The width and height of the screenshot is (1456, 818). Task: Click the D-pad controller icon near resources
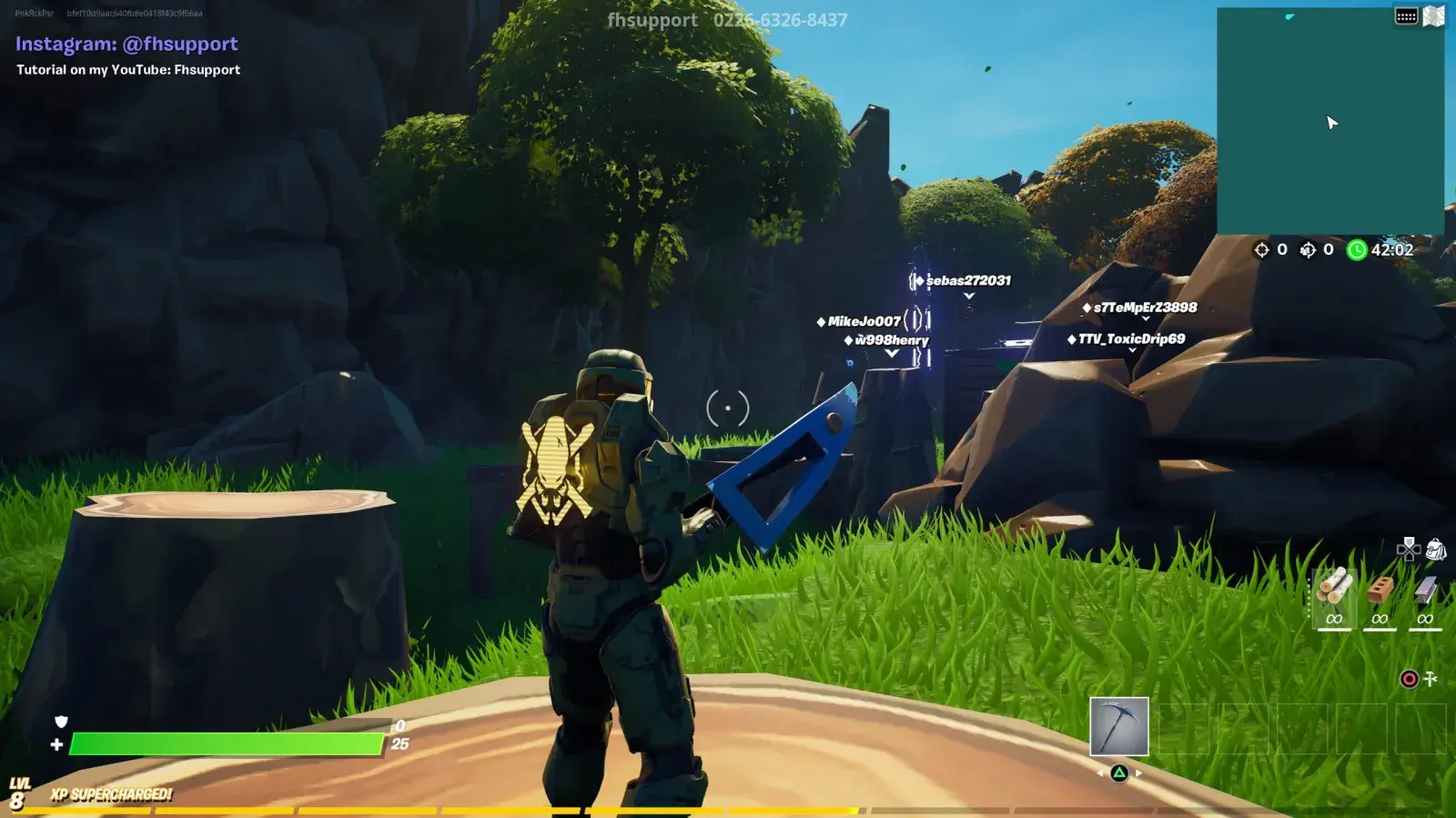tap(1409, 549)
